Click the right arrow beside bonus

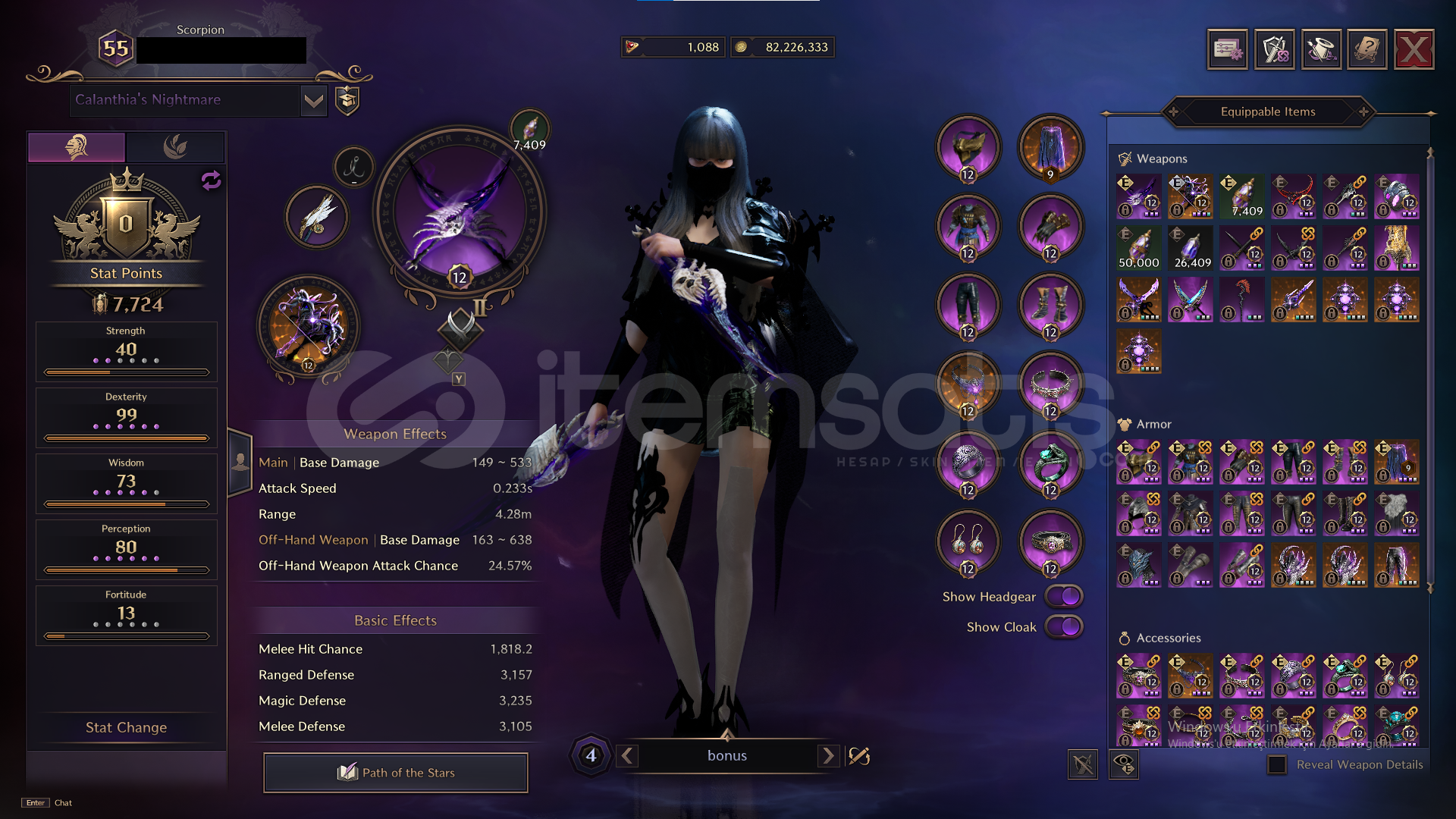click(x=828, y=755)
